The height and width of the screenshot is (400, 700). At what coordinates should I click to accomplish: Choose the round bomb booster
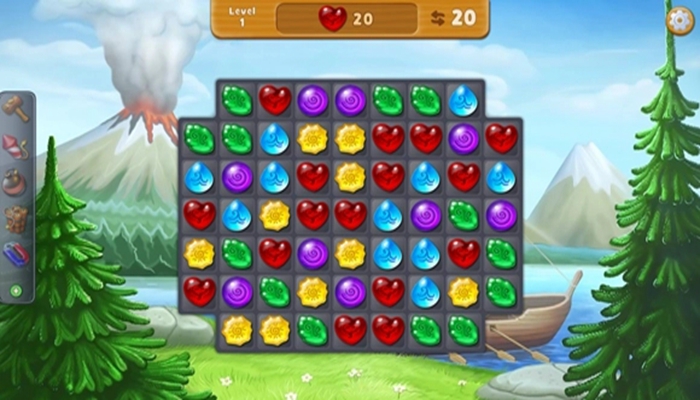coord(16,182)
